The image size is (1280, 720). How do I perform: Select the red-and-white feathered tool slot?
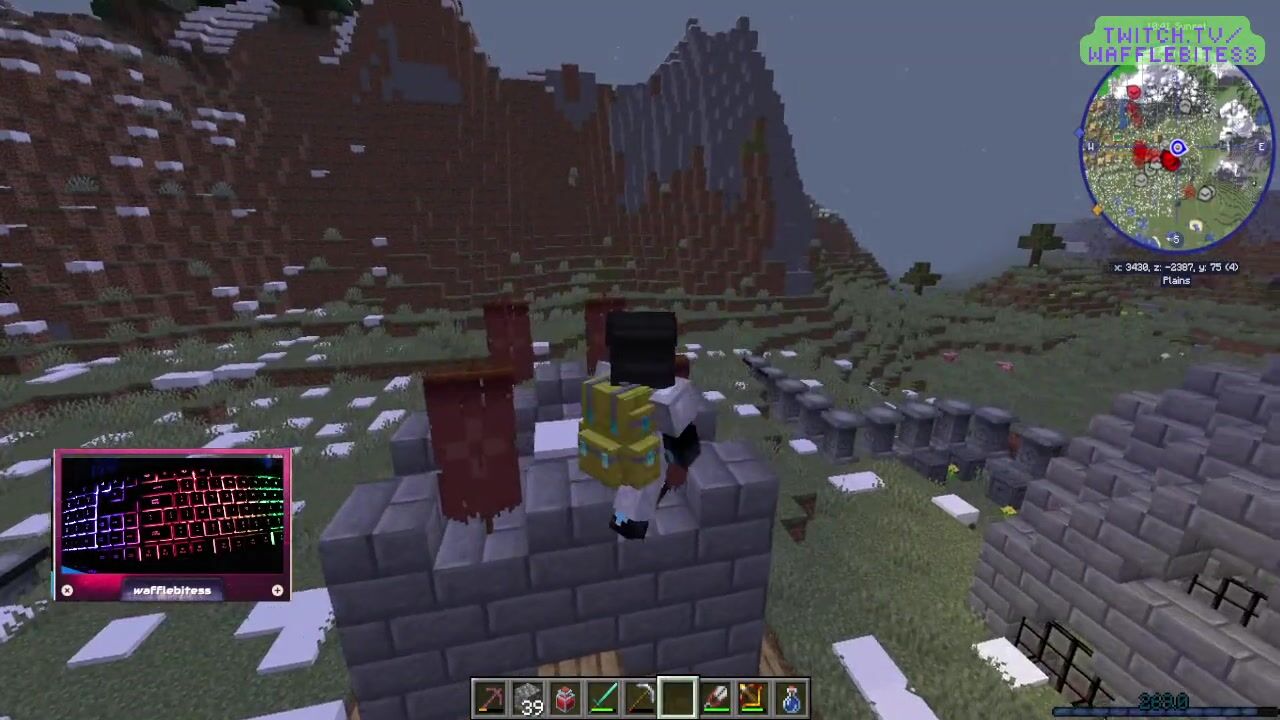click(x=715, y=698)
